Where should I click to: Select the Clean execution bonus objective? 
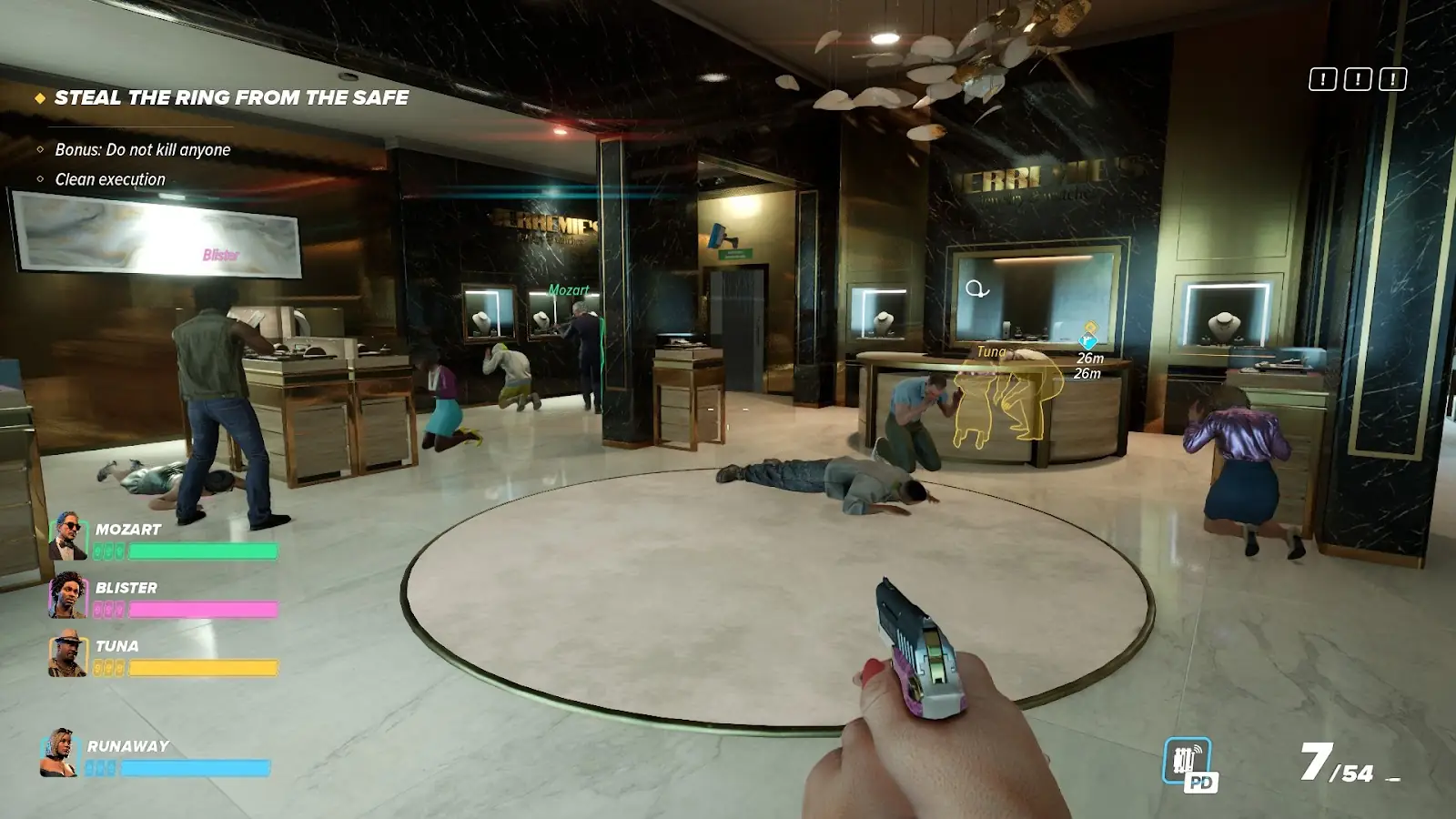[x=110, y=179]
